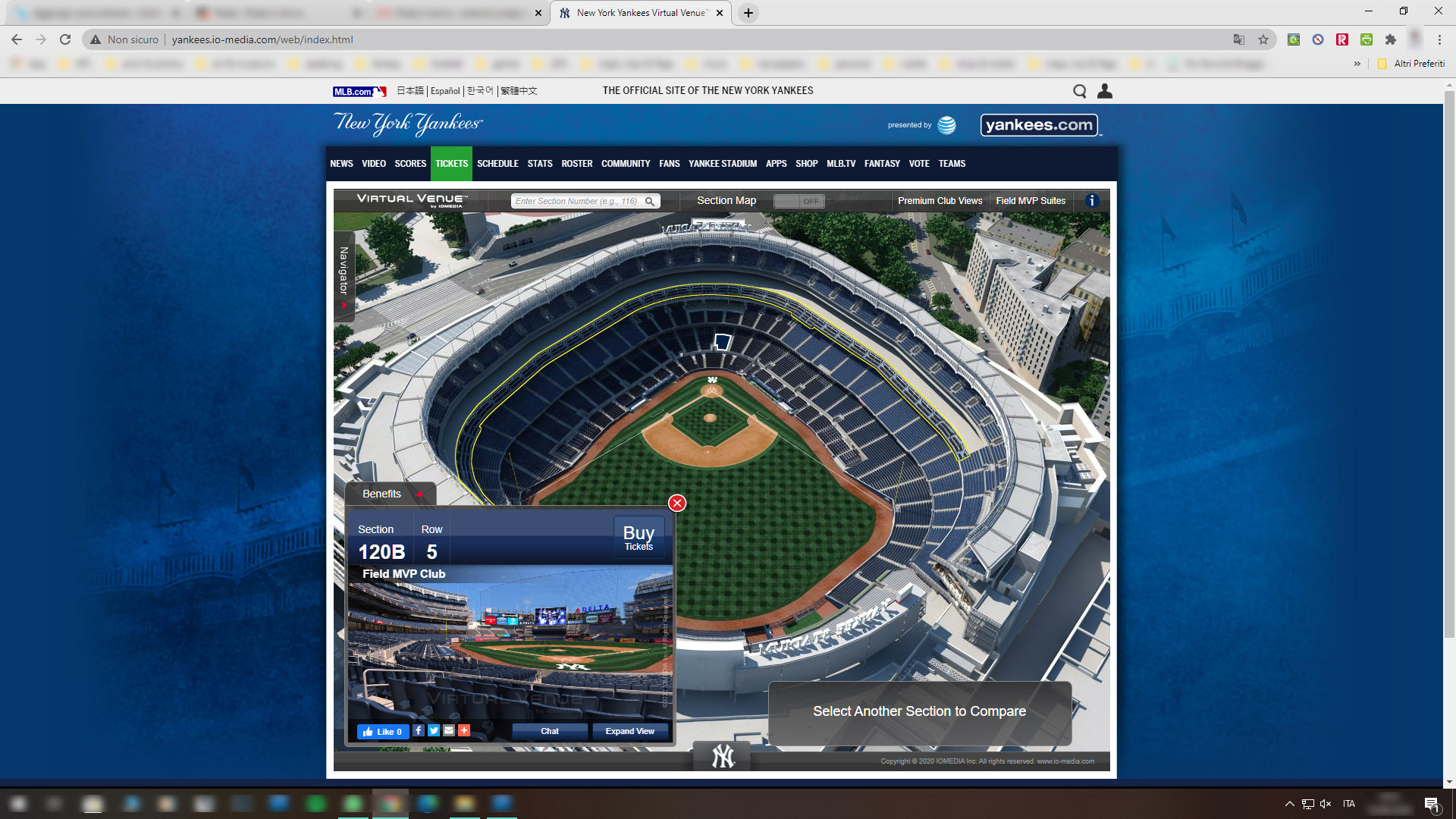Close the section 120B popup
The width and height of the screenshot is (1456, 819).
676,503
